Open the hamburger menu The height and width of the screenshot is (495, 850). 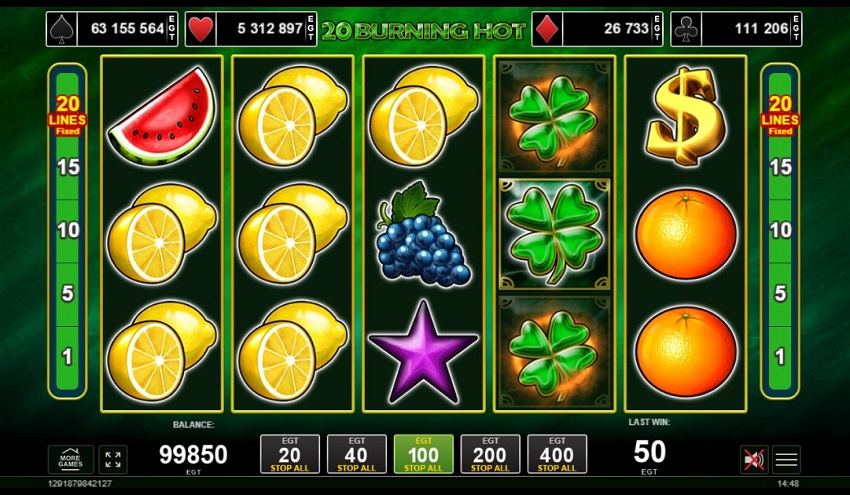pos(787,459)
